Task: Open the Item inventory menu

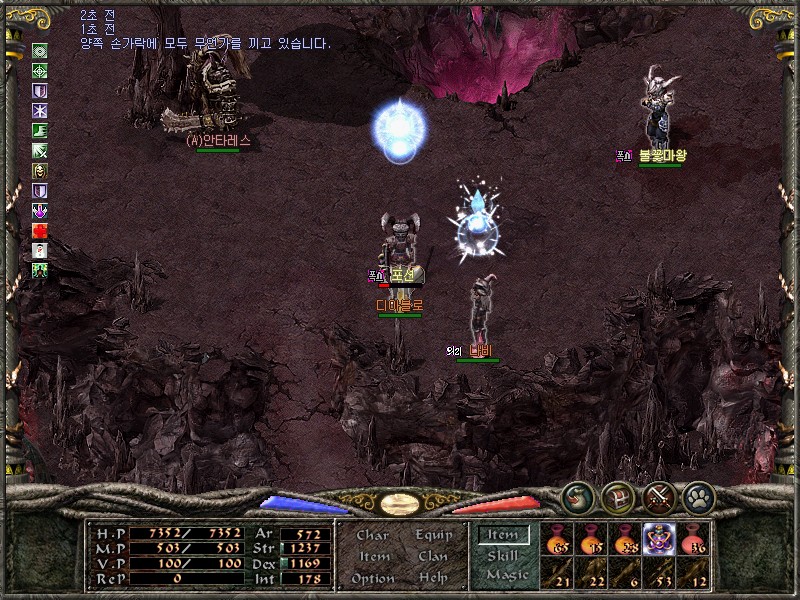Action: (374, 556)
